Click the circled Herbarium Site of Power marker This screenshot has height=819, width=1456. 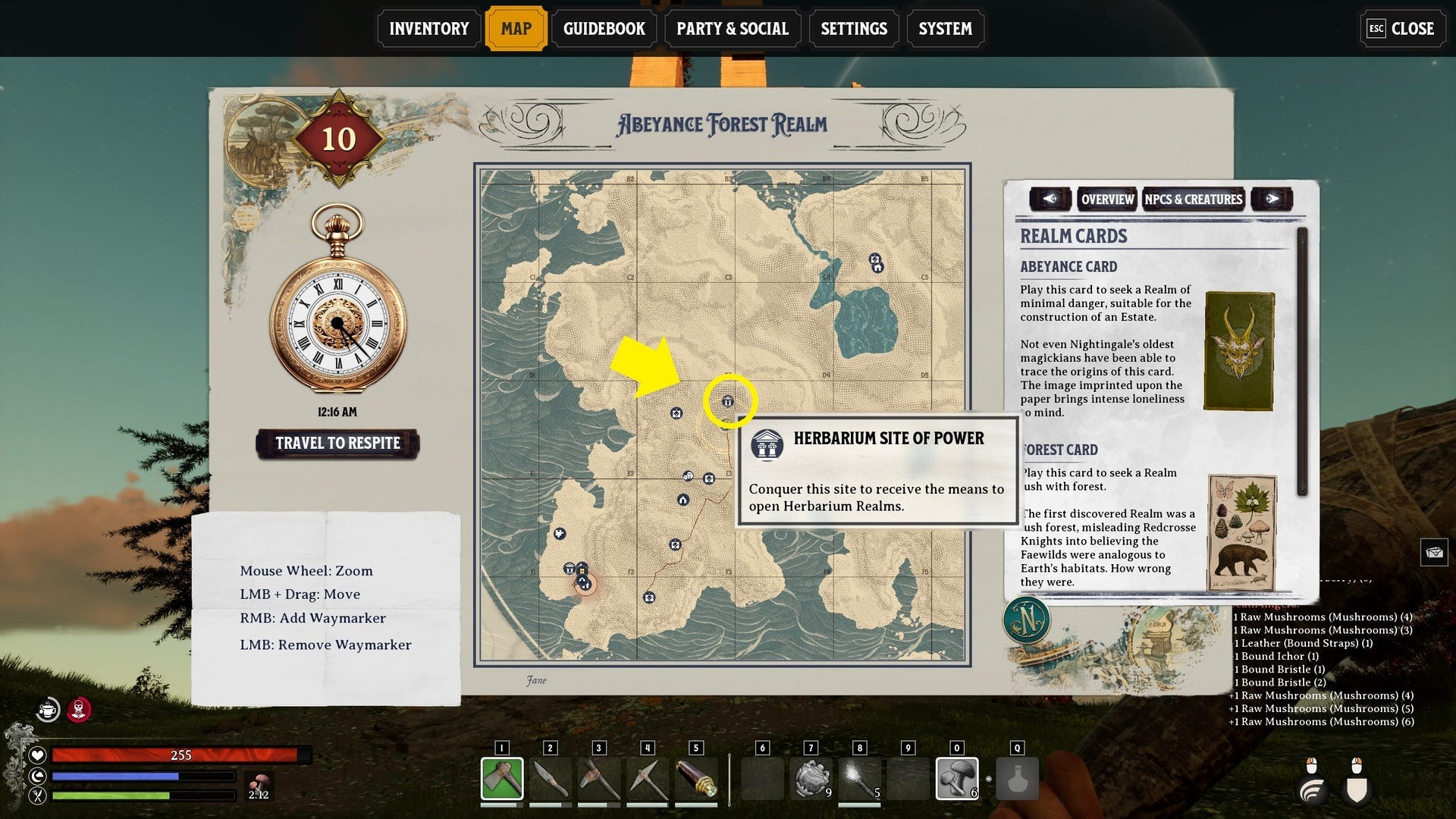(726, 403)
